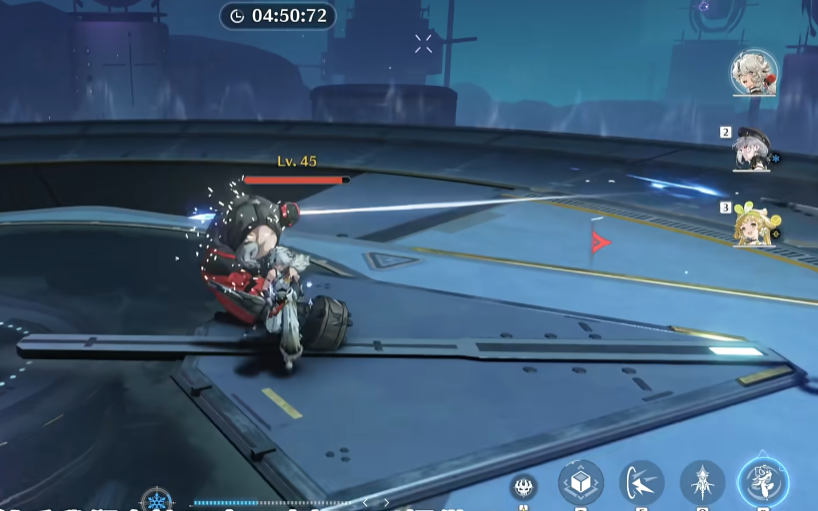
Task: Select the white-haired active character portrait
Action: click(x=753, y=72)
